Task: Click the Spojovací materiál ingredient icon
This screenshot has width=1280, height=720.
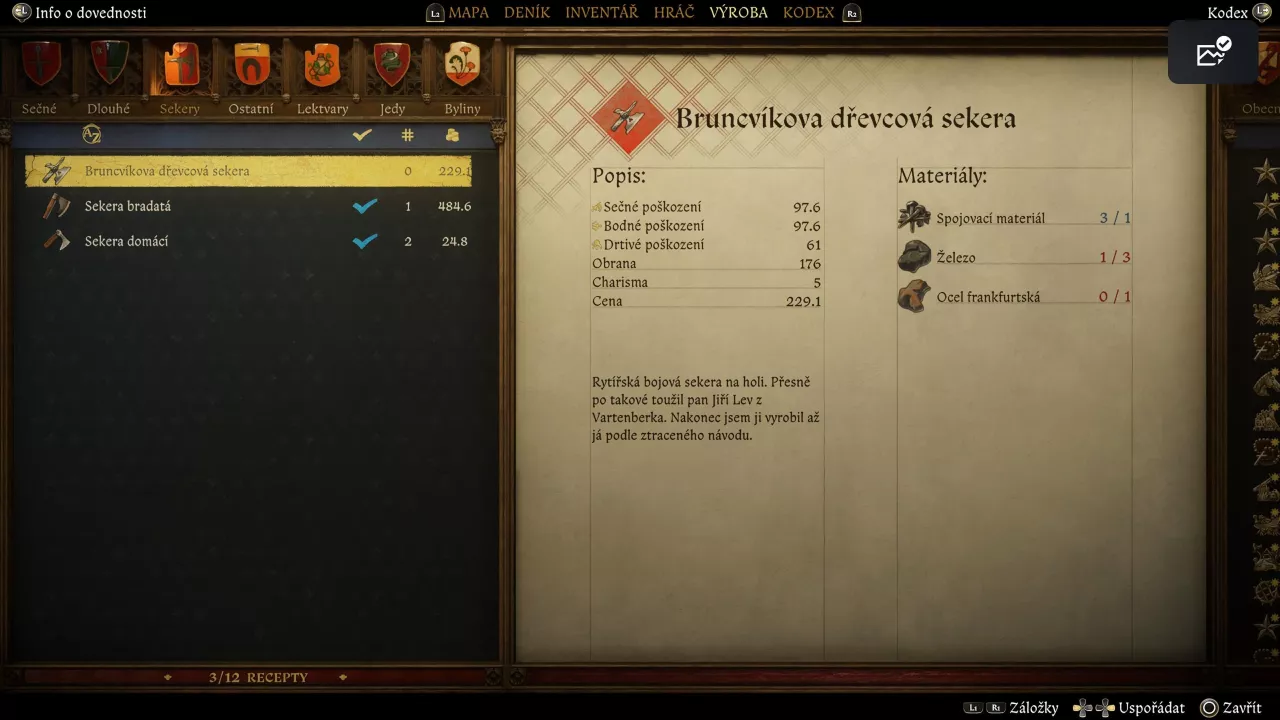Action: 912,216
